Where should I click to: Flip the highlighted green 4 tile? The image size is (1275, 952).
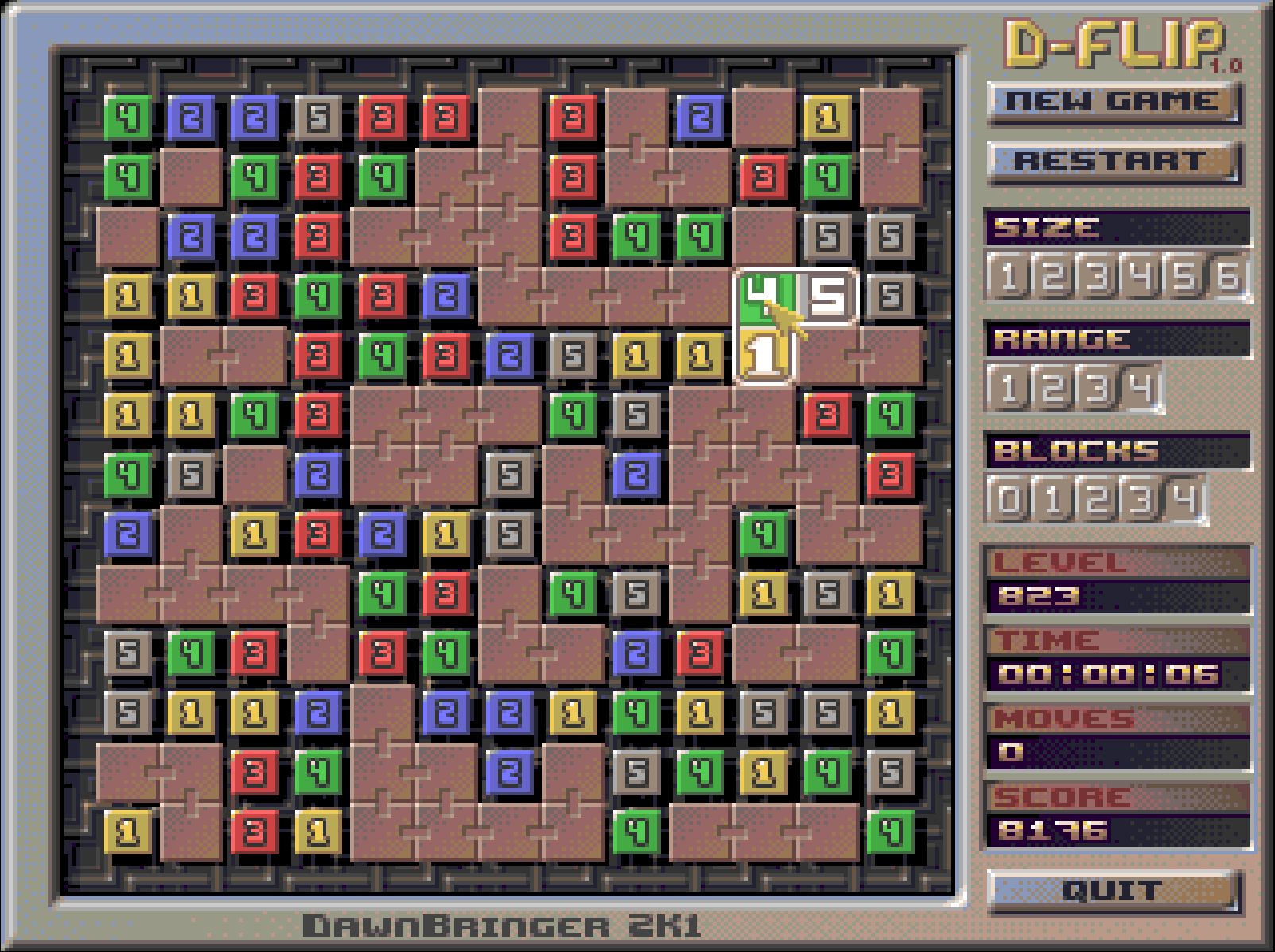tap(763, 296)
